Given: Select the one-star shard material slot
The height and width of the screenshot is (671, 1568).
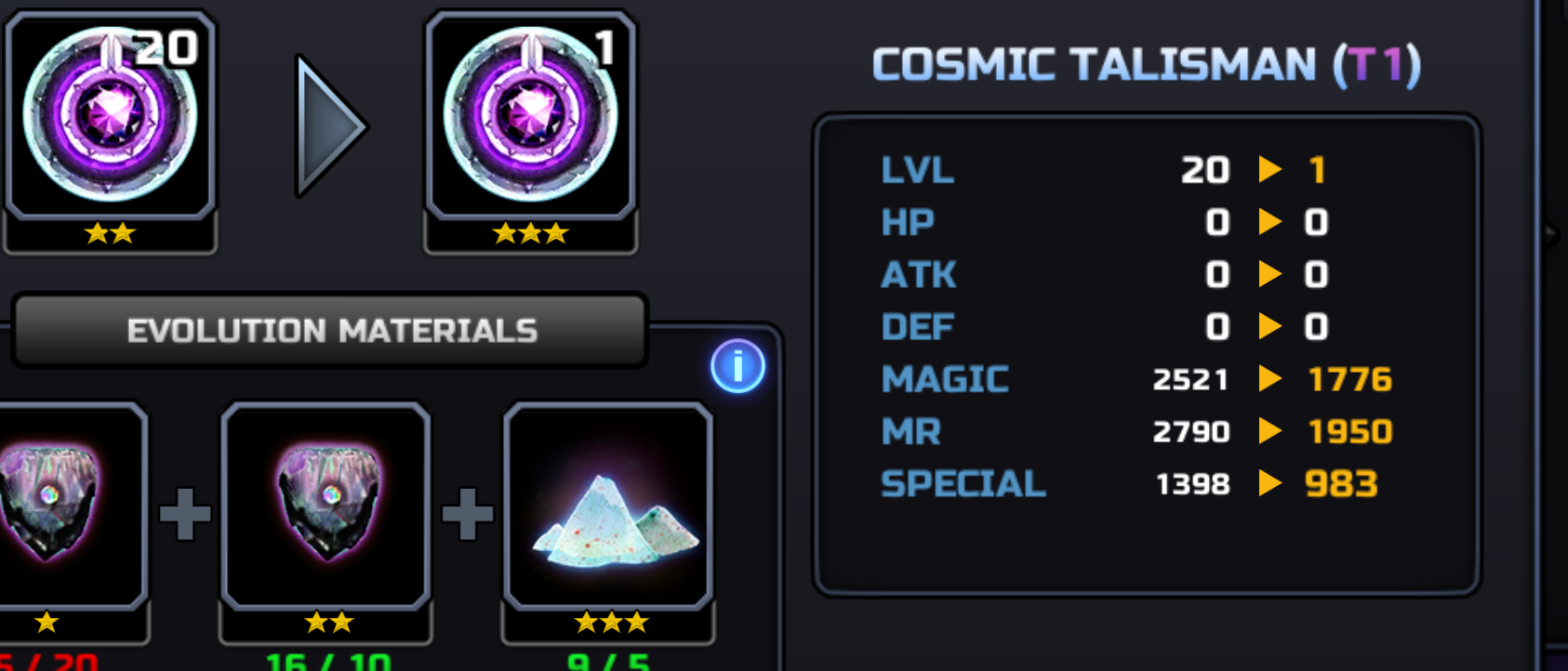Looking at the screenshot, I should coord(63,507).
